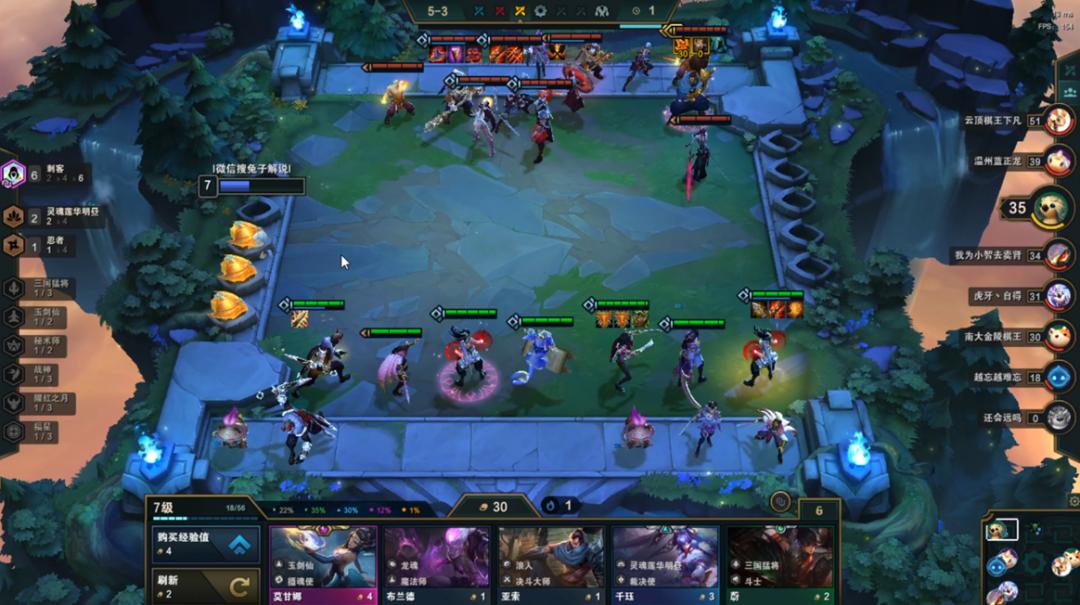This screenshot has height=605, width=1080.
Task: Click the minimap in the corner
Action: click(1030, 562)
